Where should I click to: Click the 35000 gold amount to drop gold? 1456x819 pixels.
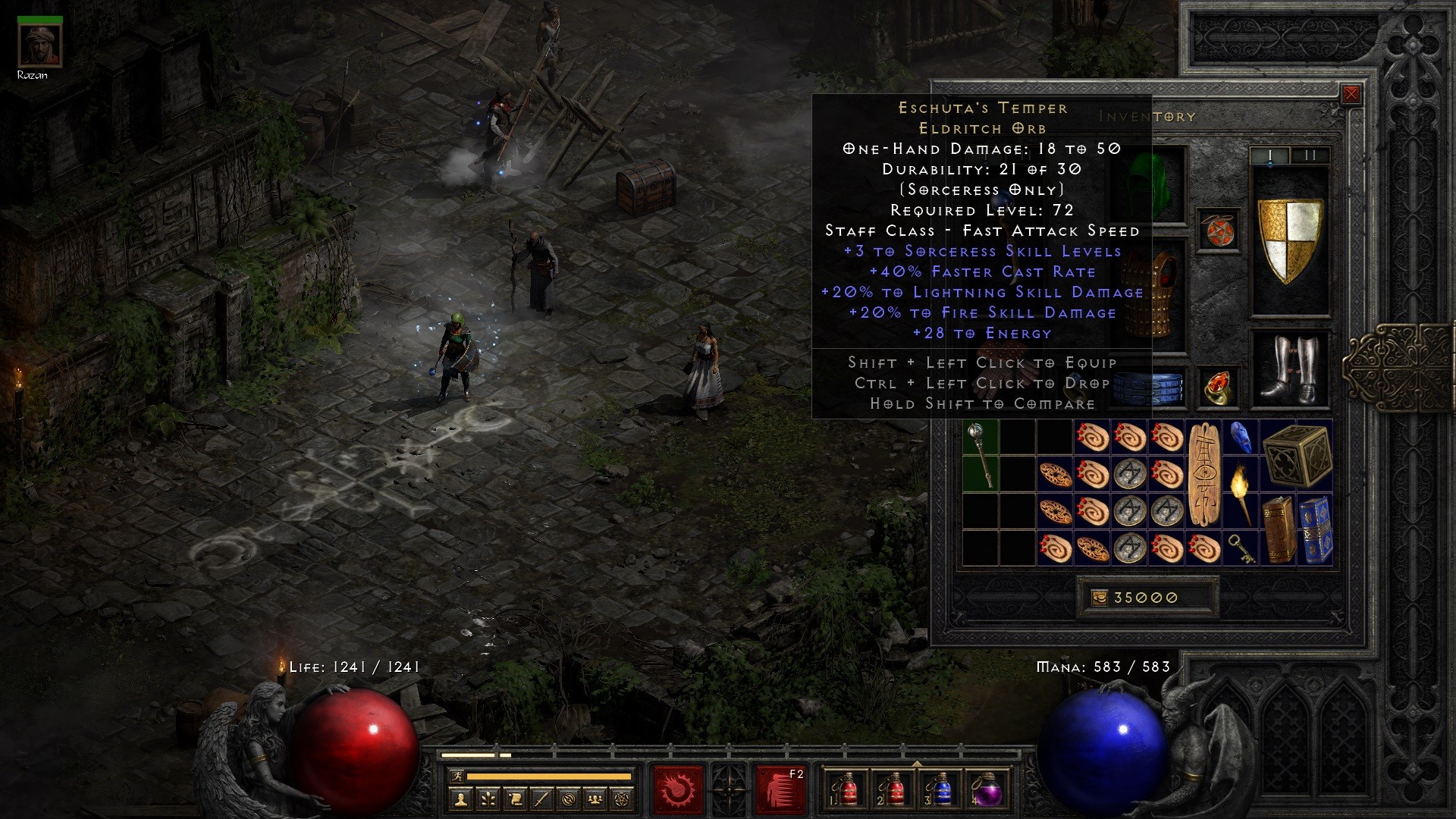[x=1145, y=598]
